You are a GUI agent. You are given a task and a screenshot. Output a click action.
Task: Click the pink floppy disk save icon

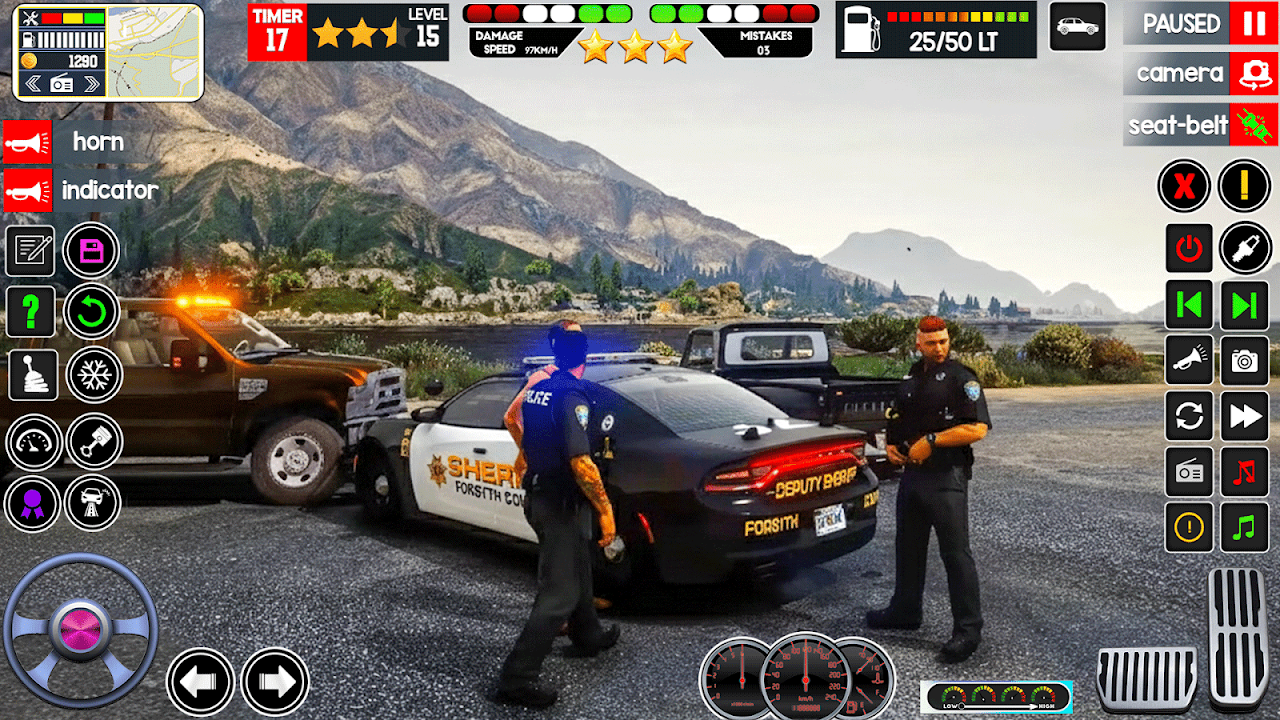coord(91,251)
